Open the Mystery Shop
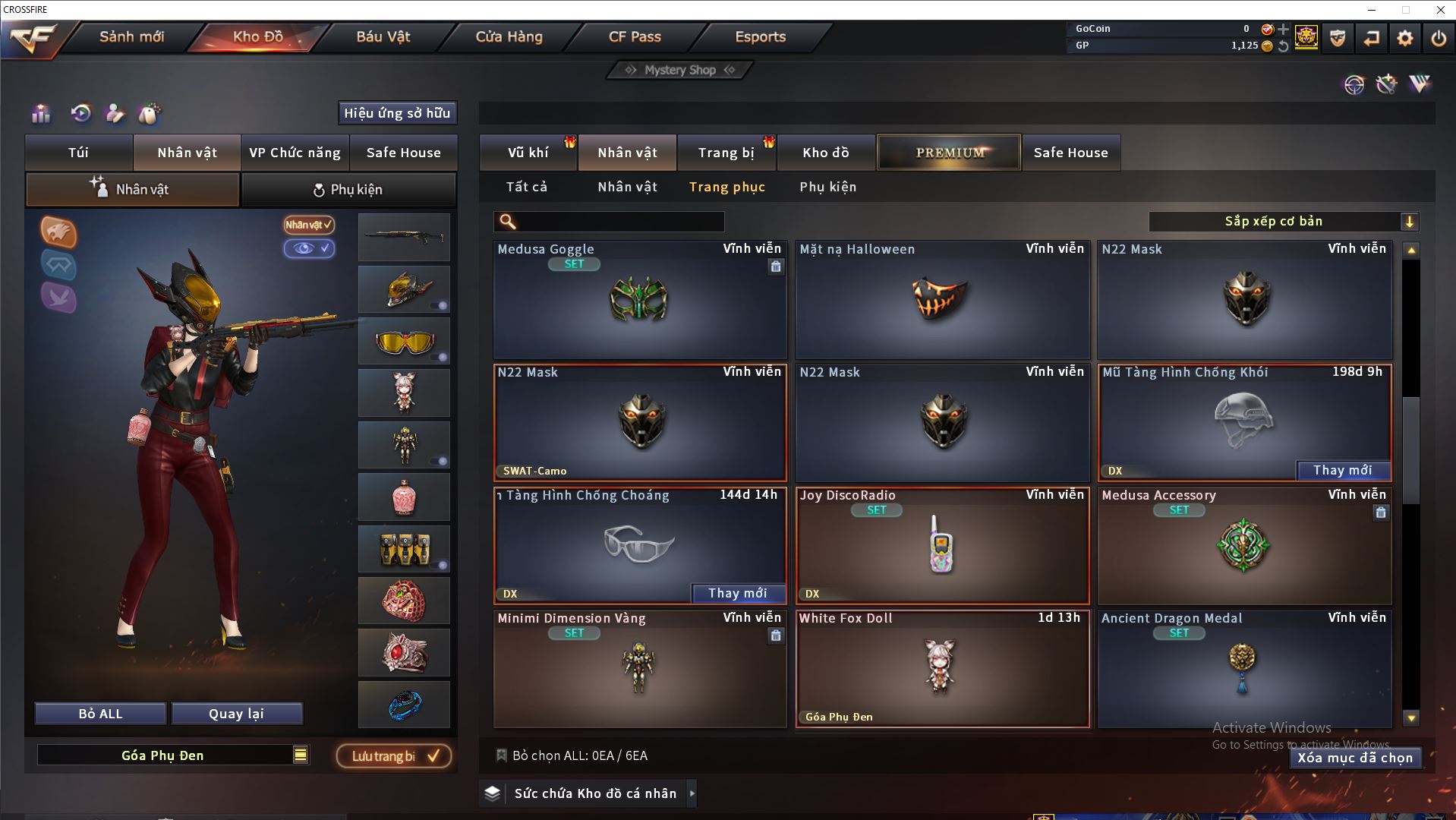This screenshot has width=1456, height=820. (680, 70)
